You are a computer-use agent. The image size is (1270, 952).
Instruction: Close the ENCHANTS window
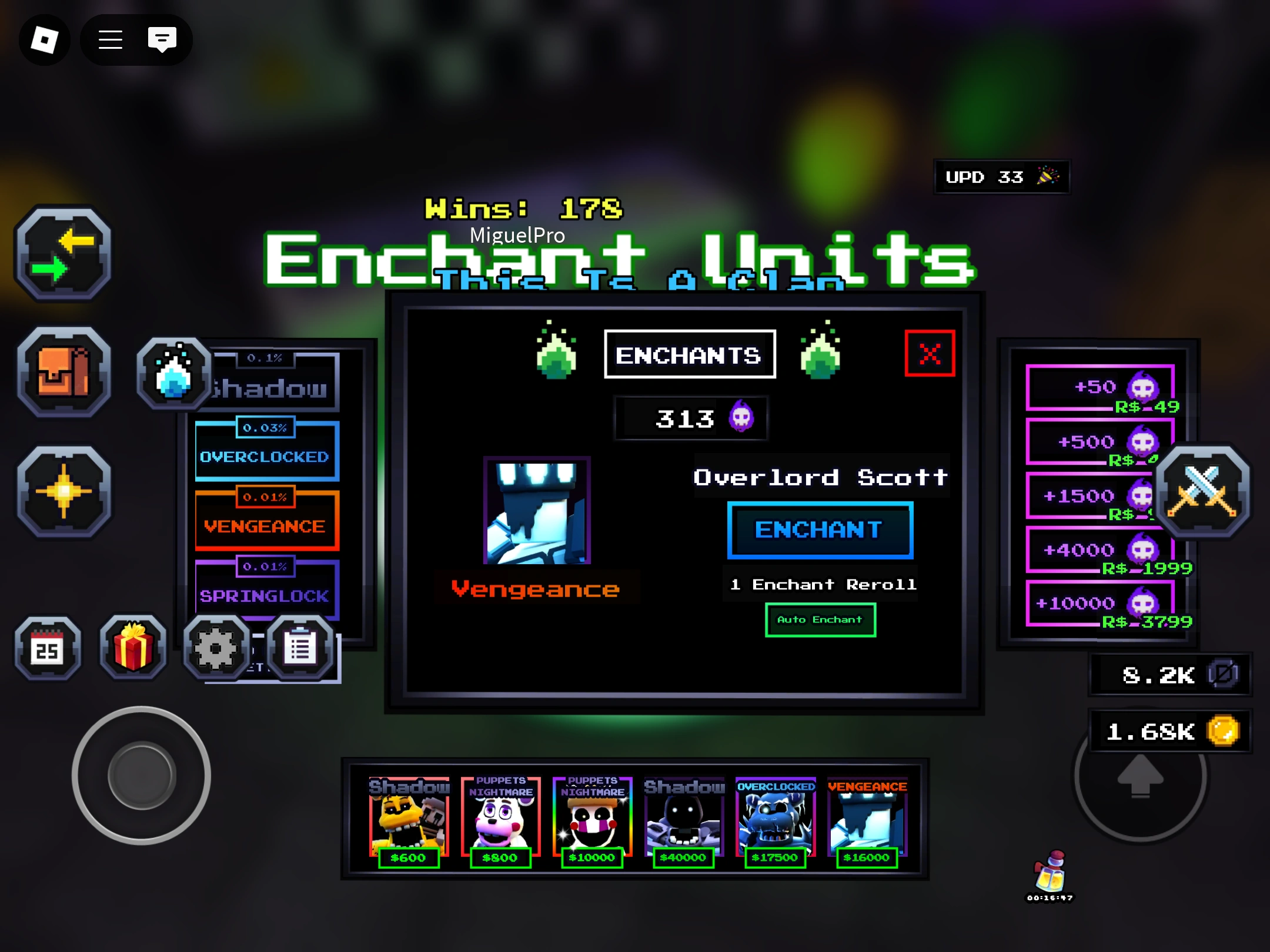(929, 354)
